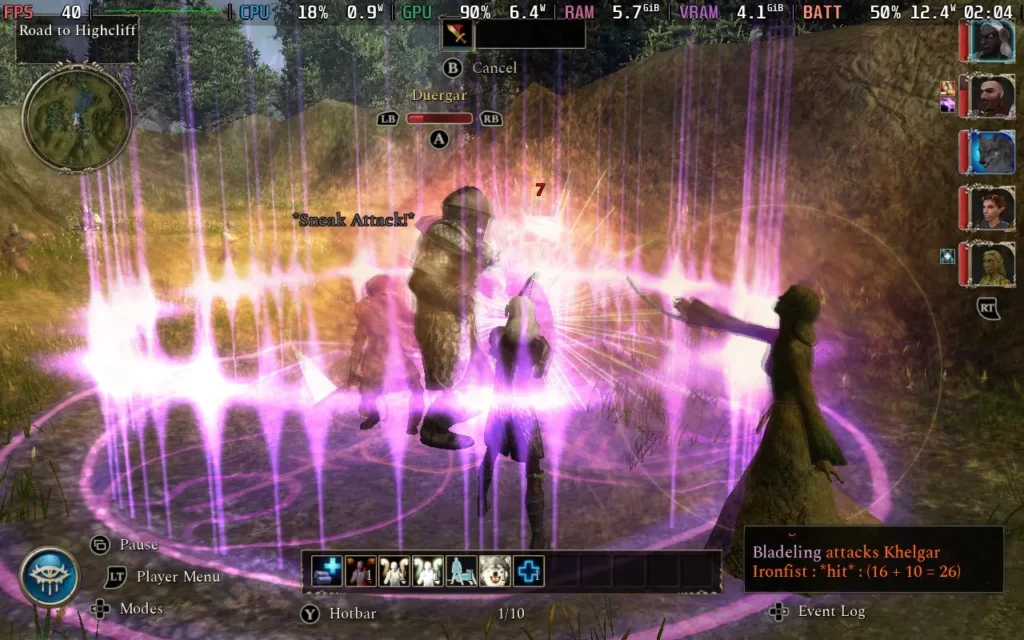Screen dimensions: 1024x640
Task: Open the combat event log message box
Action: [x=872, y=560]
